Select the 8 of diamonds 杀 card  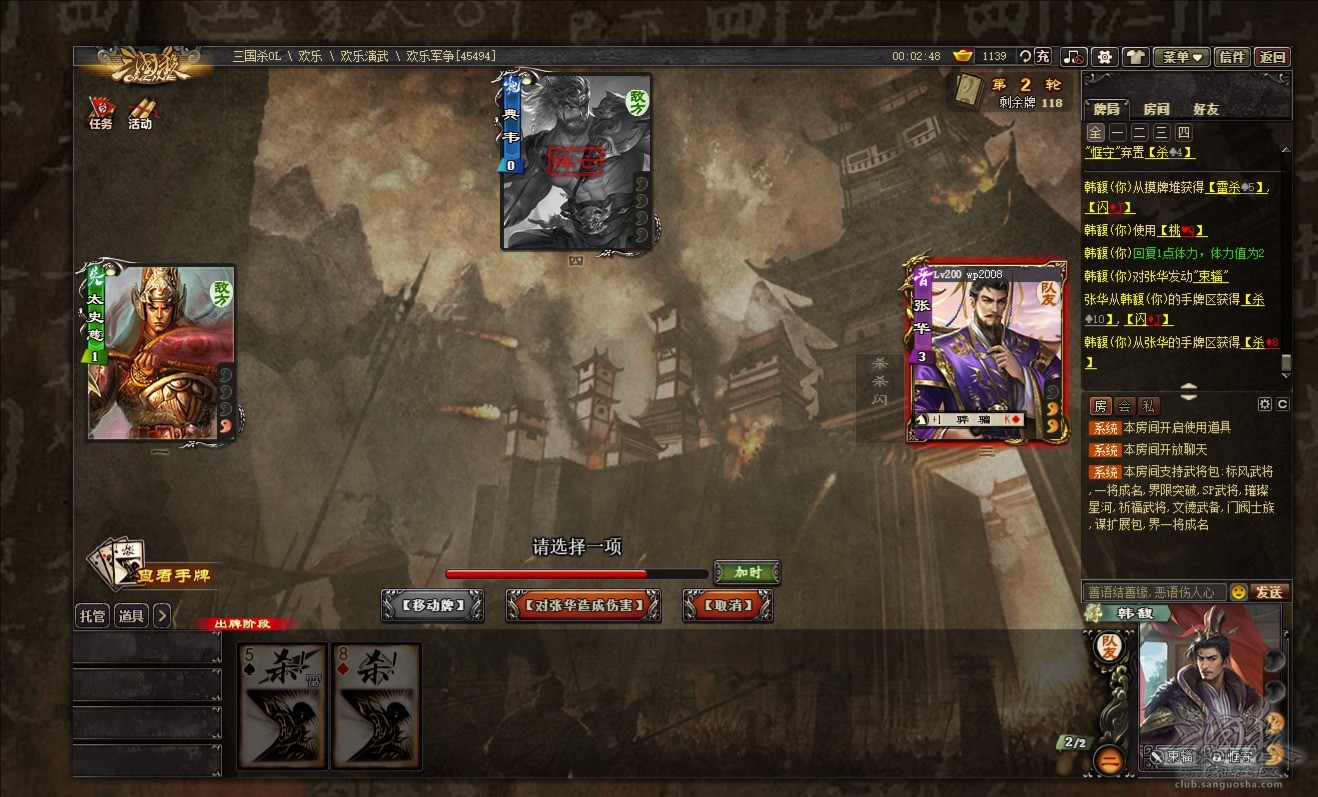(377, 706)
